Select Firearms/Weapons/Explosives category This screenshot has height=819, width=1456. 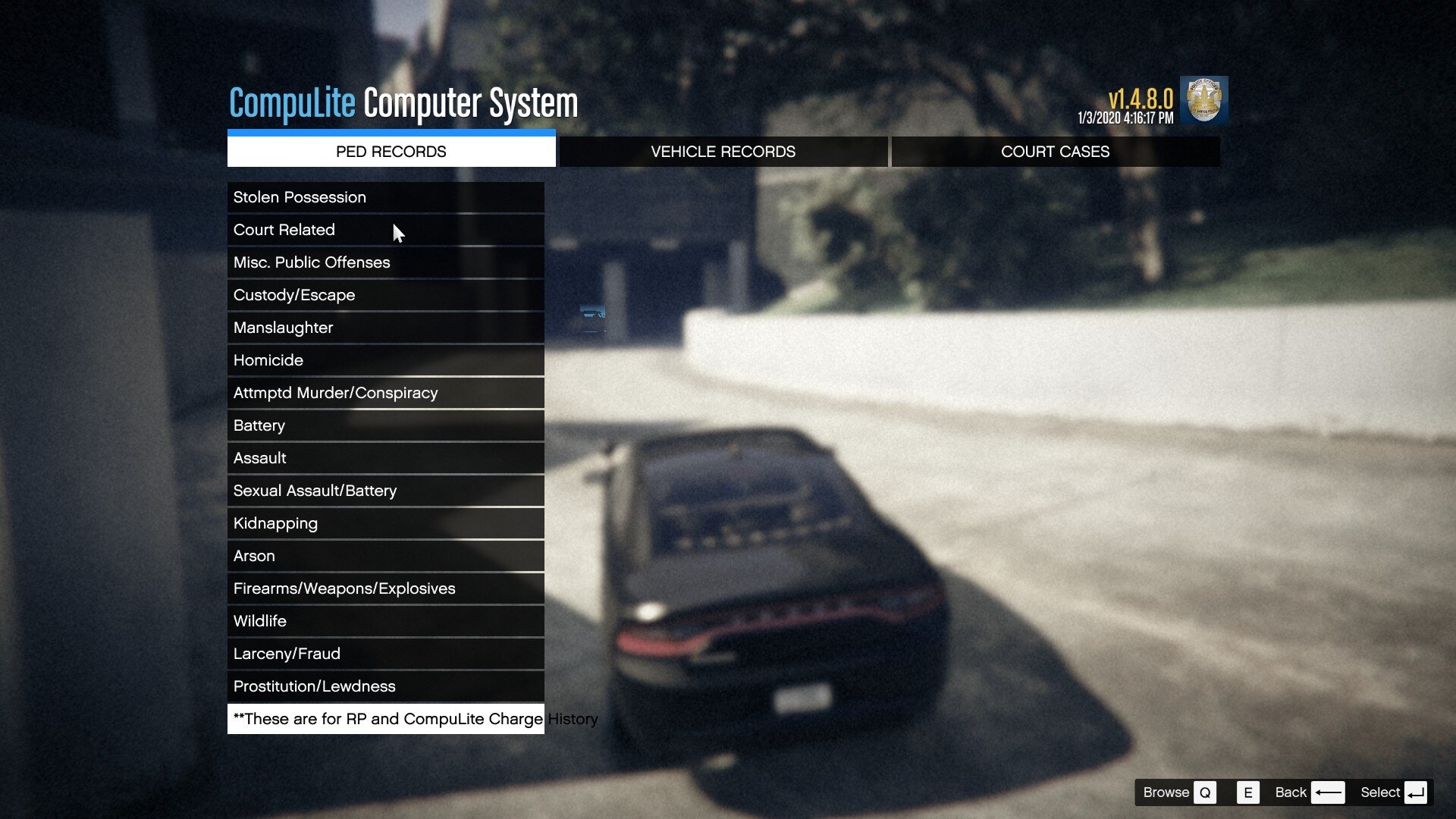(385, 588)
